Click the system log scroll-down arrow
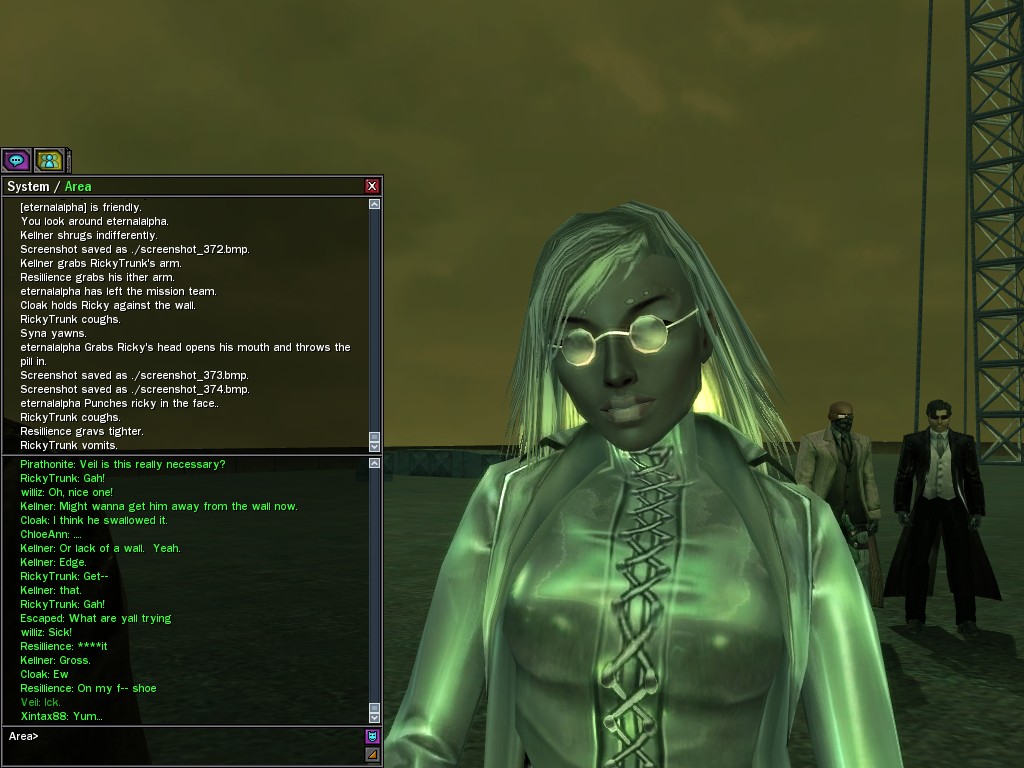 pyautogui.click(x=374, y=446)
